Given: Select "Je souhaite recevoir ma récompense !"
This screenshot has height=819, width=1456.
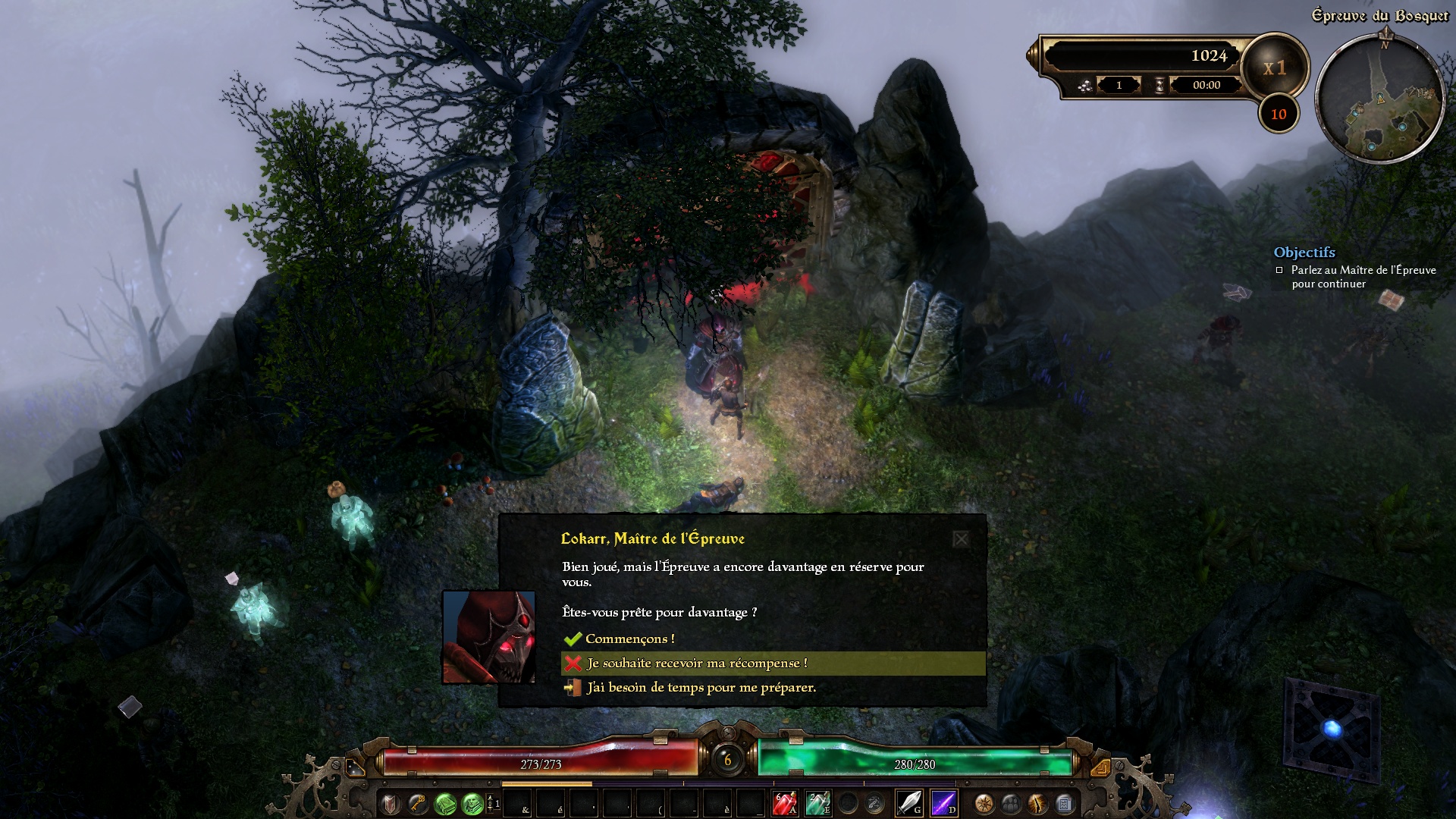Looking at the screenshot, I should (696, 664).
